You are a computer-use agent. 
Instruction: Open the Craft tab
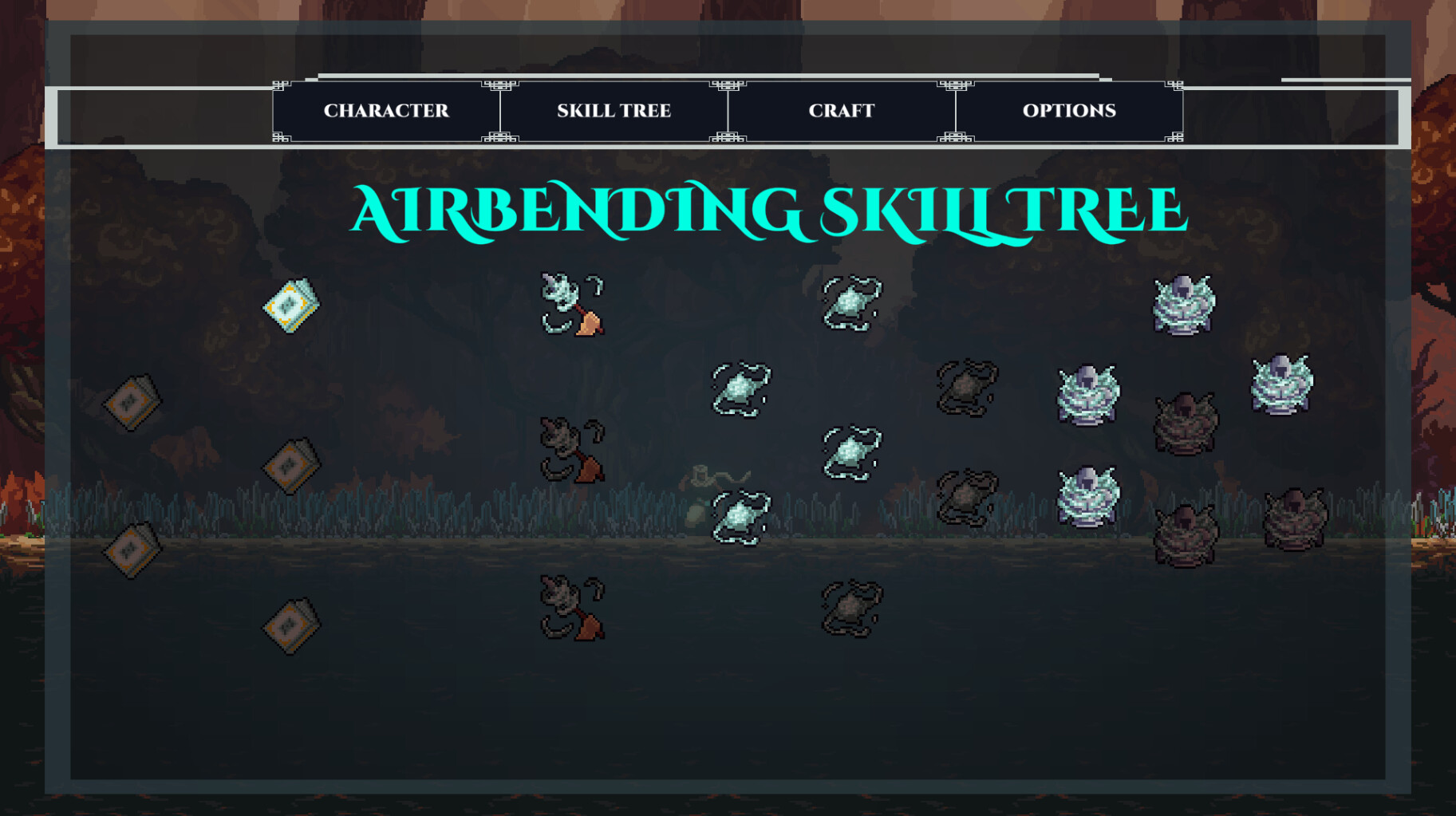coord(841,111)
